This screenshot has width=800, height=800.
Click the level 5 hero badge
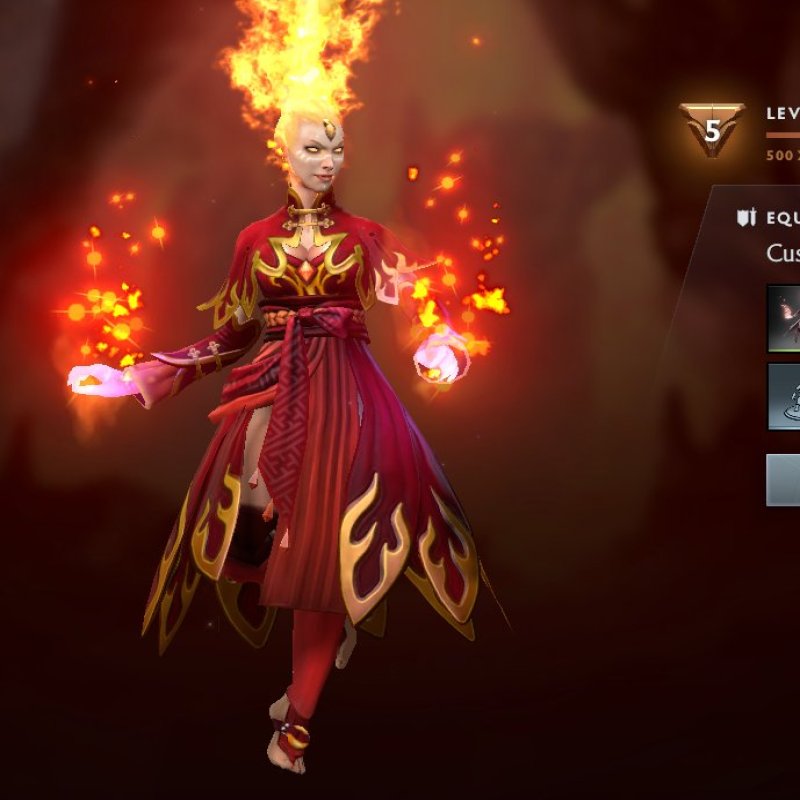(x=712, y=129)
